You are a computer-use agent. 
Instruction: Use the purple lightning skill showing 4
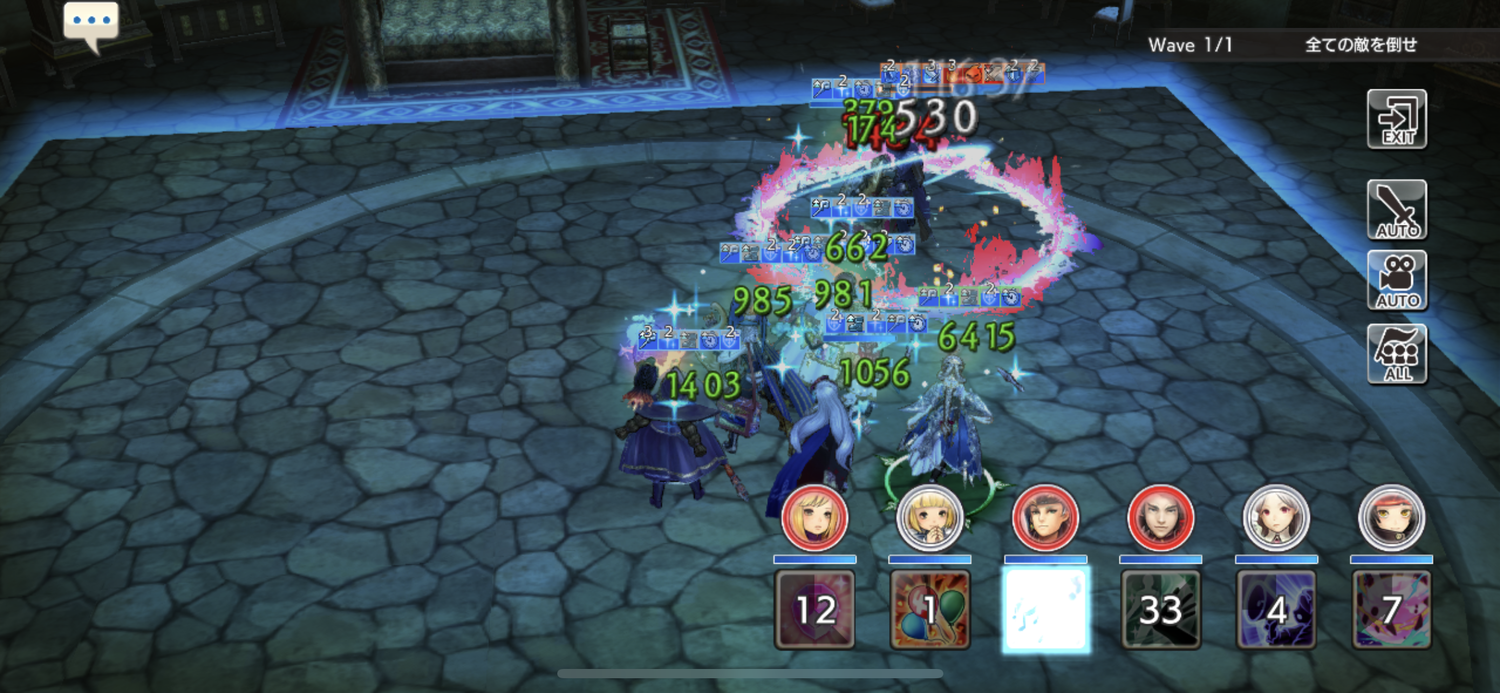(1276, 608)
